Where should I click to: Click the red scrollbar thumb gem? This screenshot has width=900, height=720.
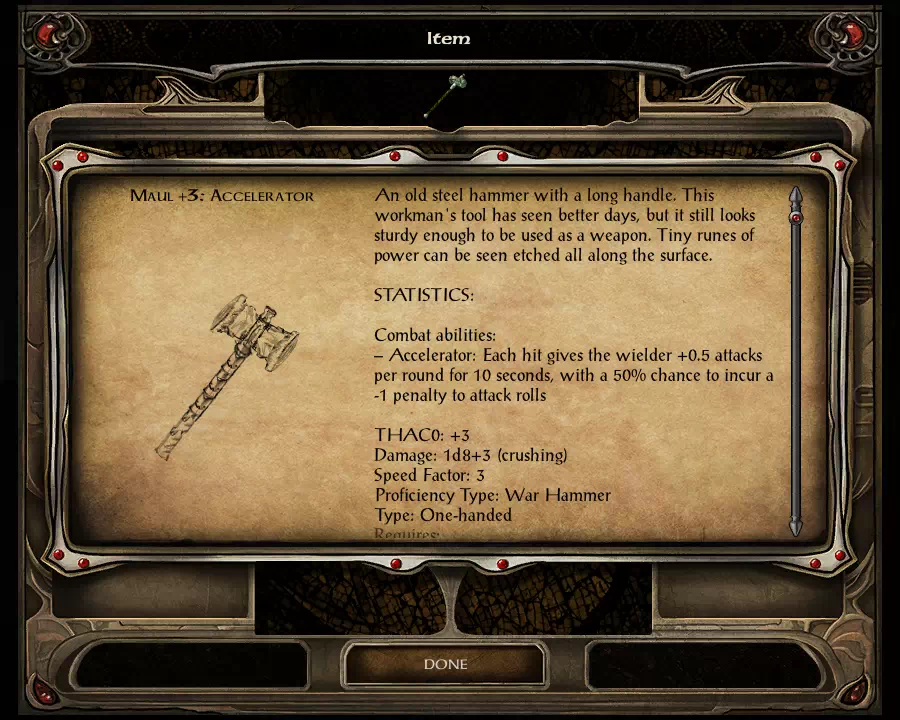click(796, 217)
